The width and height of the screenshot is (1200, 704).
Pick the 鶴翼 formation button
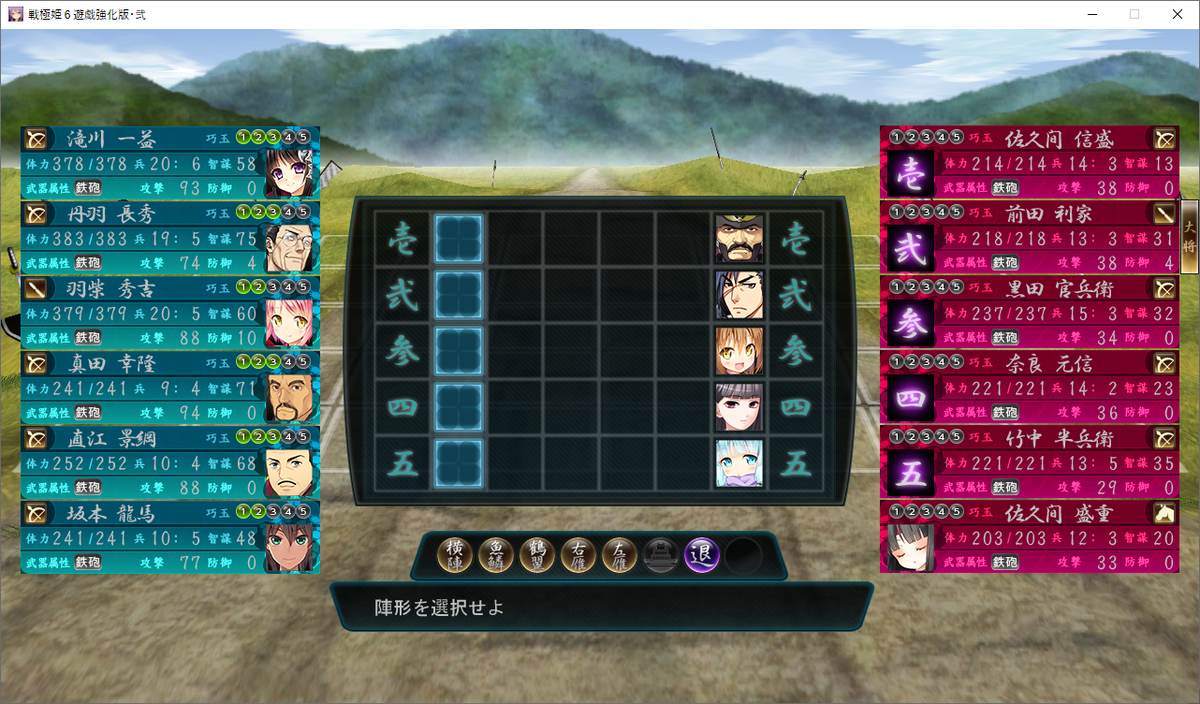[538, 555]
